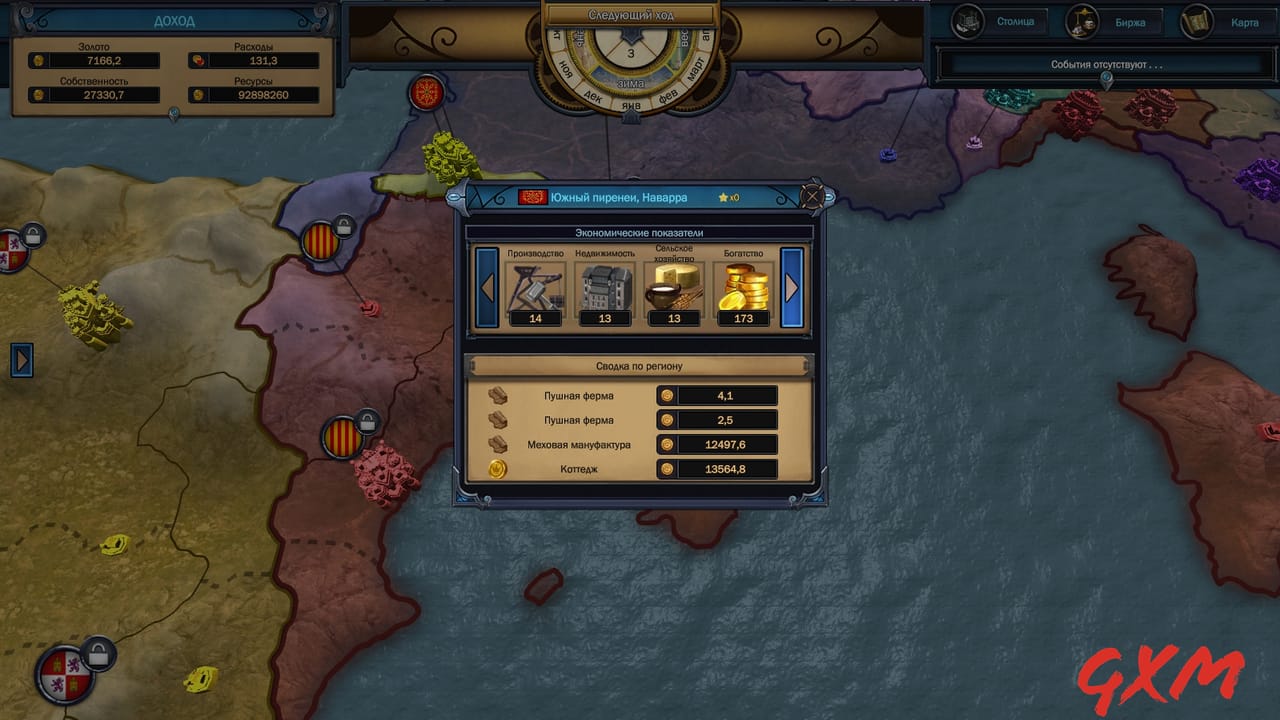
Task: Click the padlock on the middle Aragon flag
Action: pyautogui.click(x=368, y=420)
